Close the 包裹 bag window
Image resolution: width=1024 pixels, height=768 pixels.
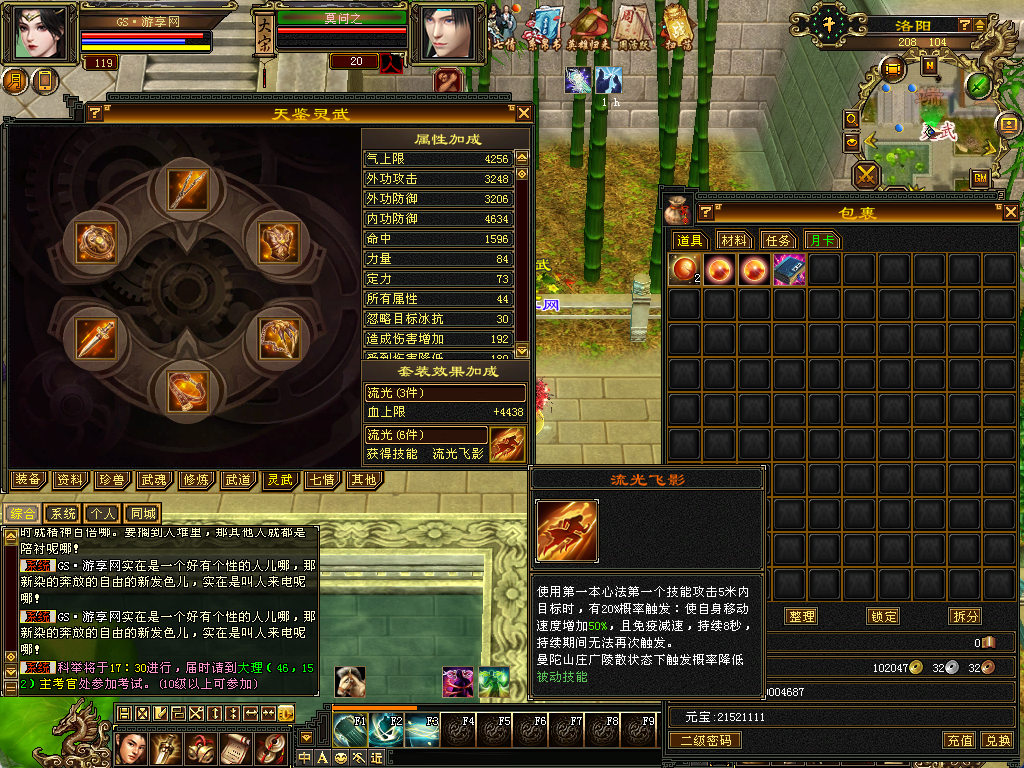(x=1010, y=212)
